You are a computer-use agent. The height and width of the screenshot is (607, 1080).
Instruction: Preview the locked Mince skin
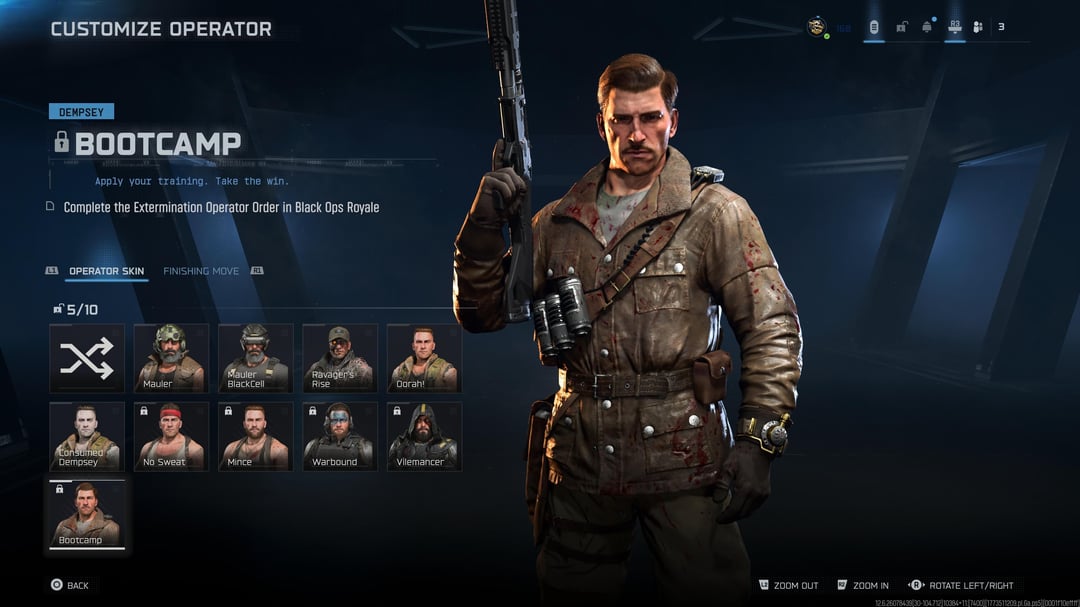point(255,436)
